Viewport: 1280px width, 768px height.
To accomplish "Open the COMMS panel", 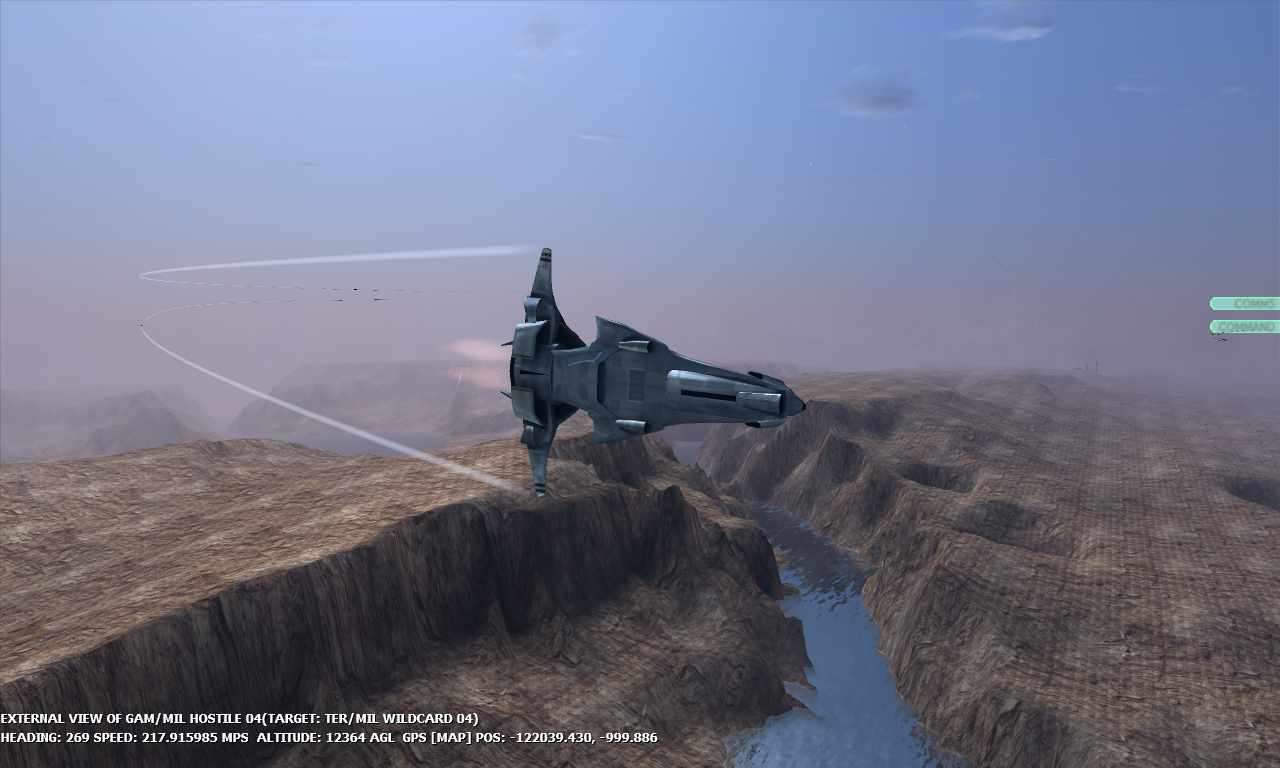I will click(x=1248, y=303).
